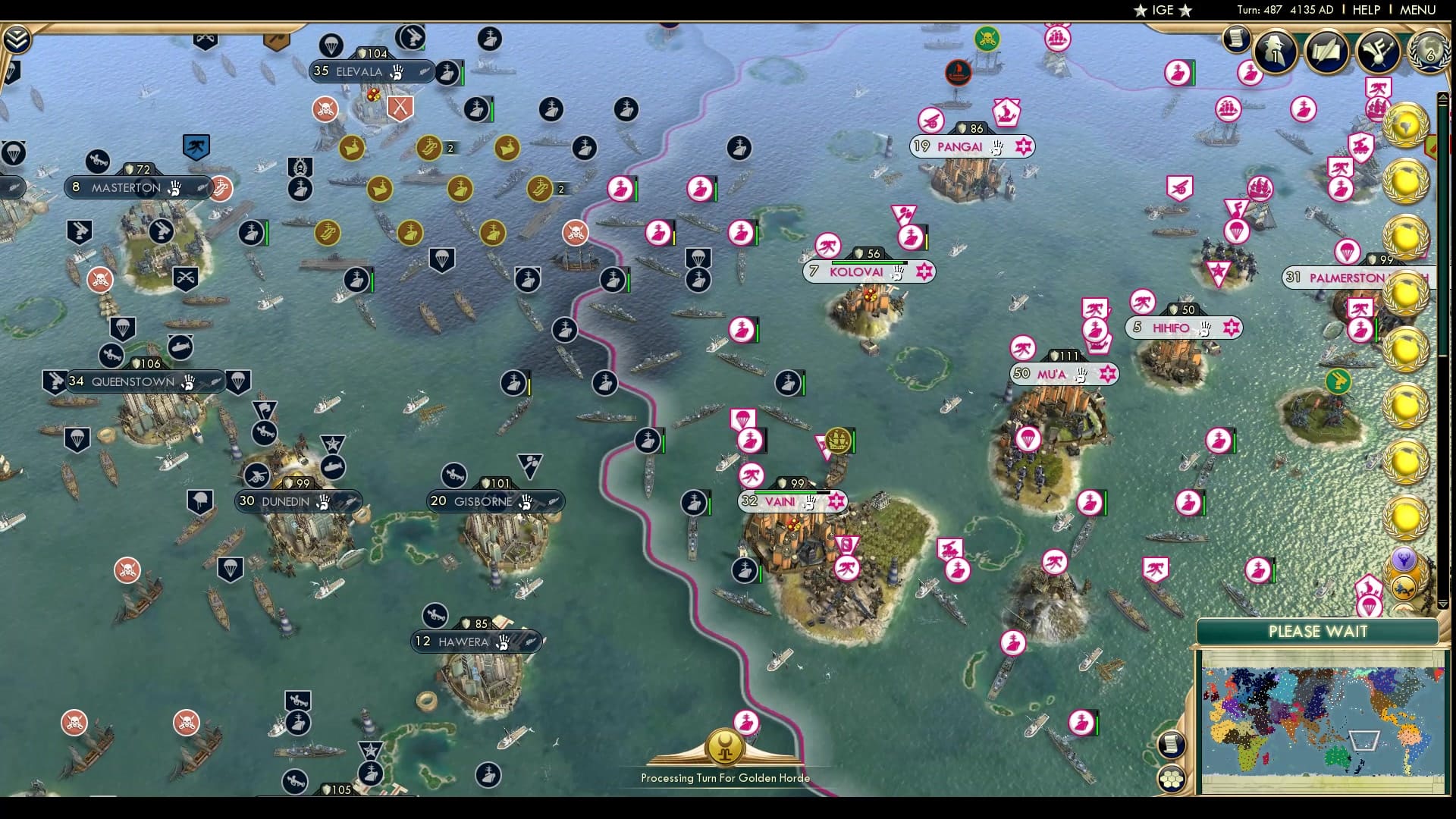Open the notifications scroll icon in top bar

pyautogui.click(x=1235, y=39)
